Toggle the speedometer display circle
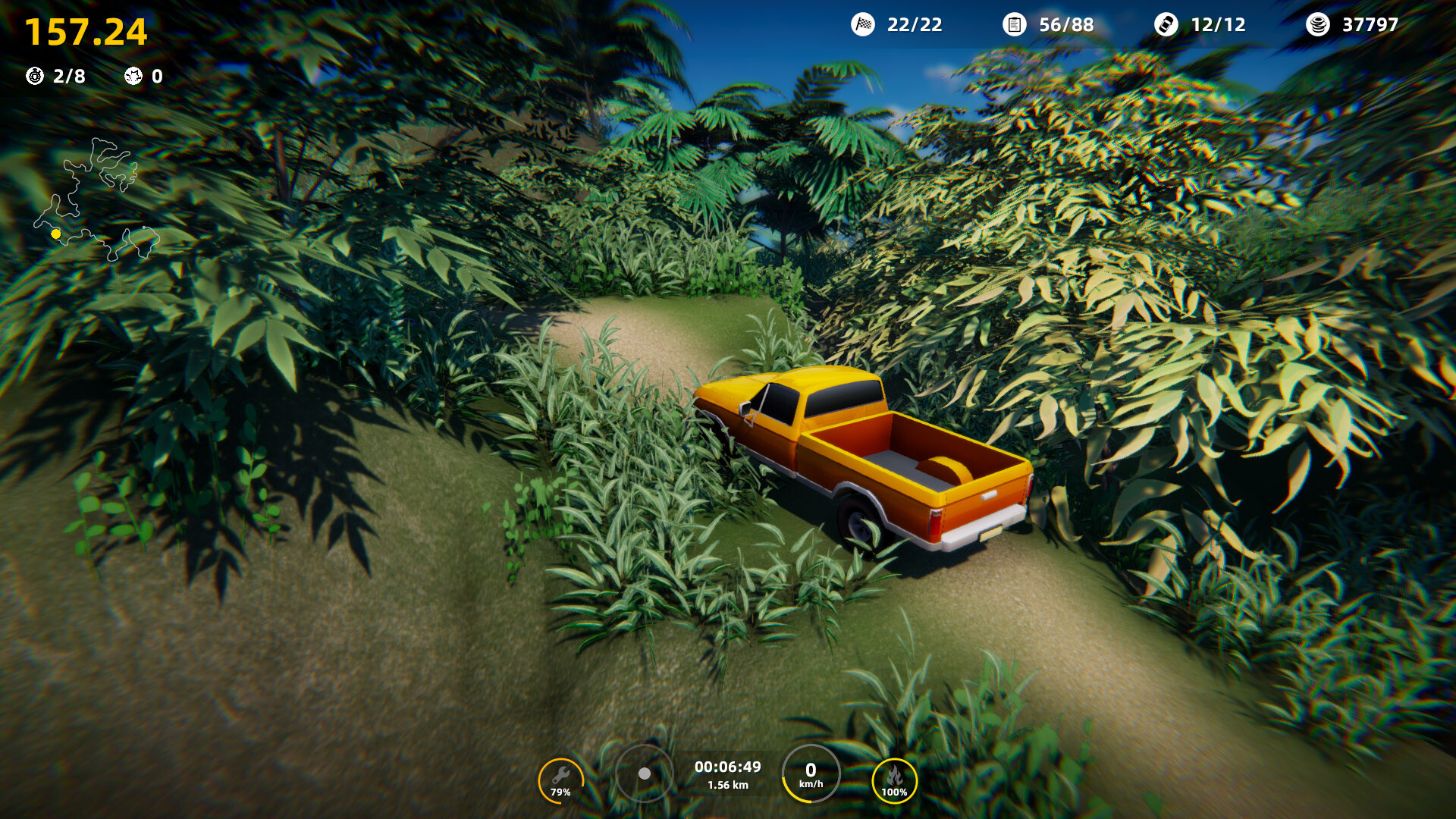This screenshot has width=1456, height=819. point(811,773)
